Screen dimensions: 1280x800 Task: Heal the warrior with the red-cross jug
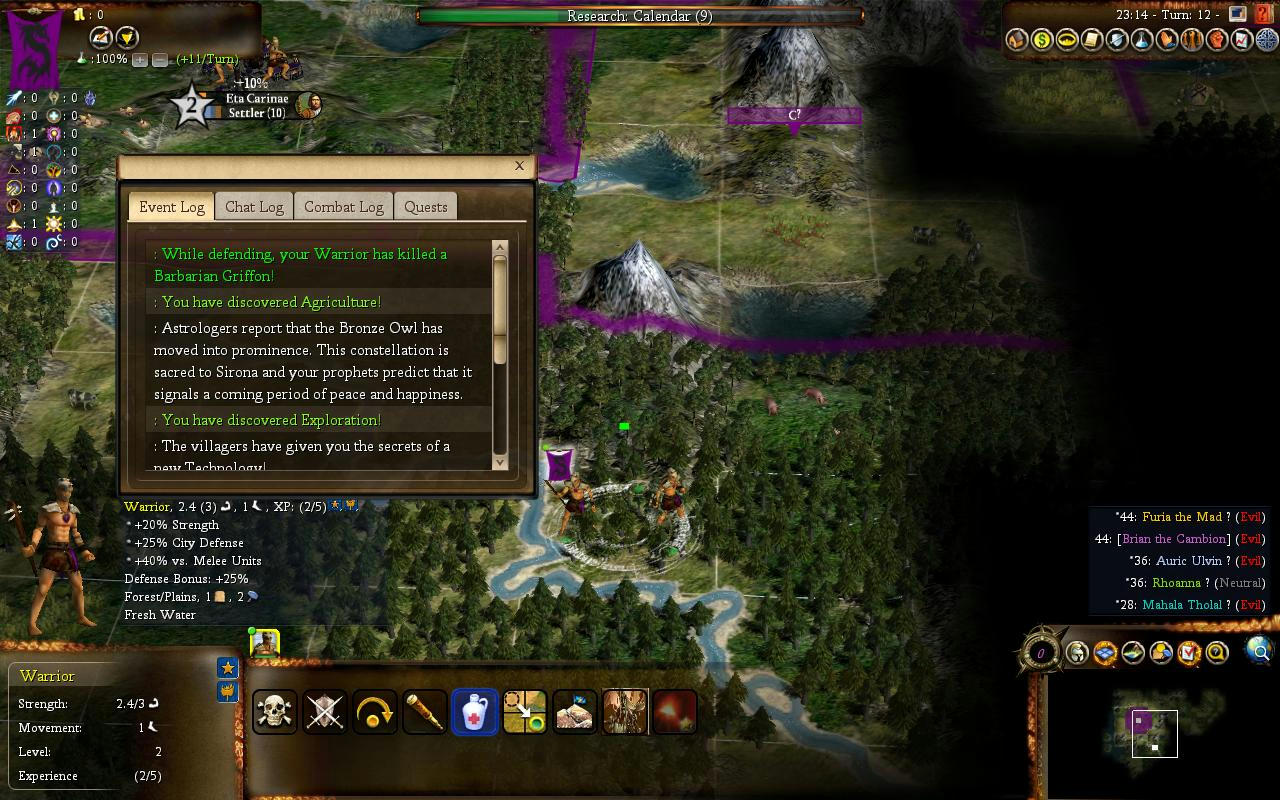point(475,712)
